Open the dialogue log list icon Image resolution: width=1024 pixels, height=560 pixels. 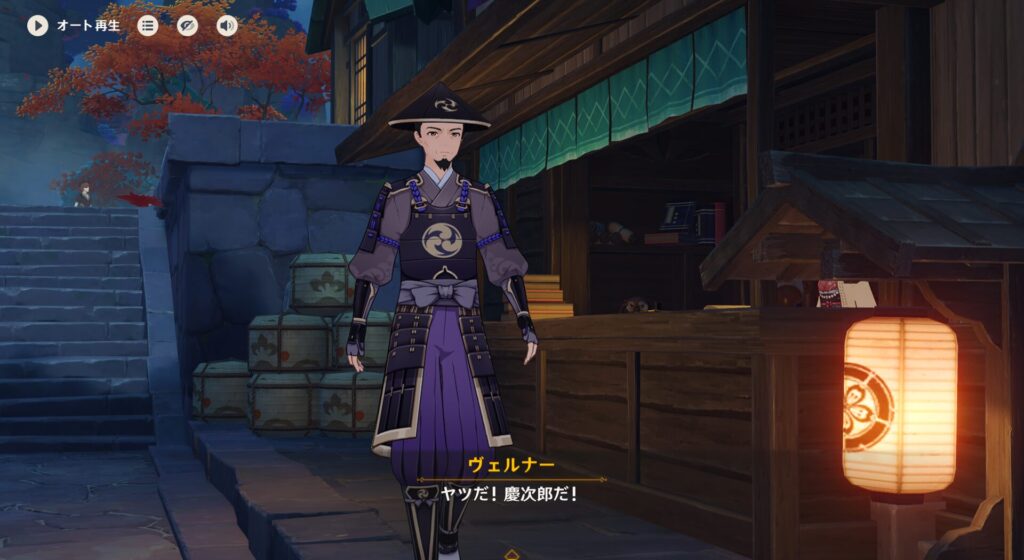tap(148, 25)
